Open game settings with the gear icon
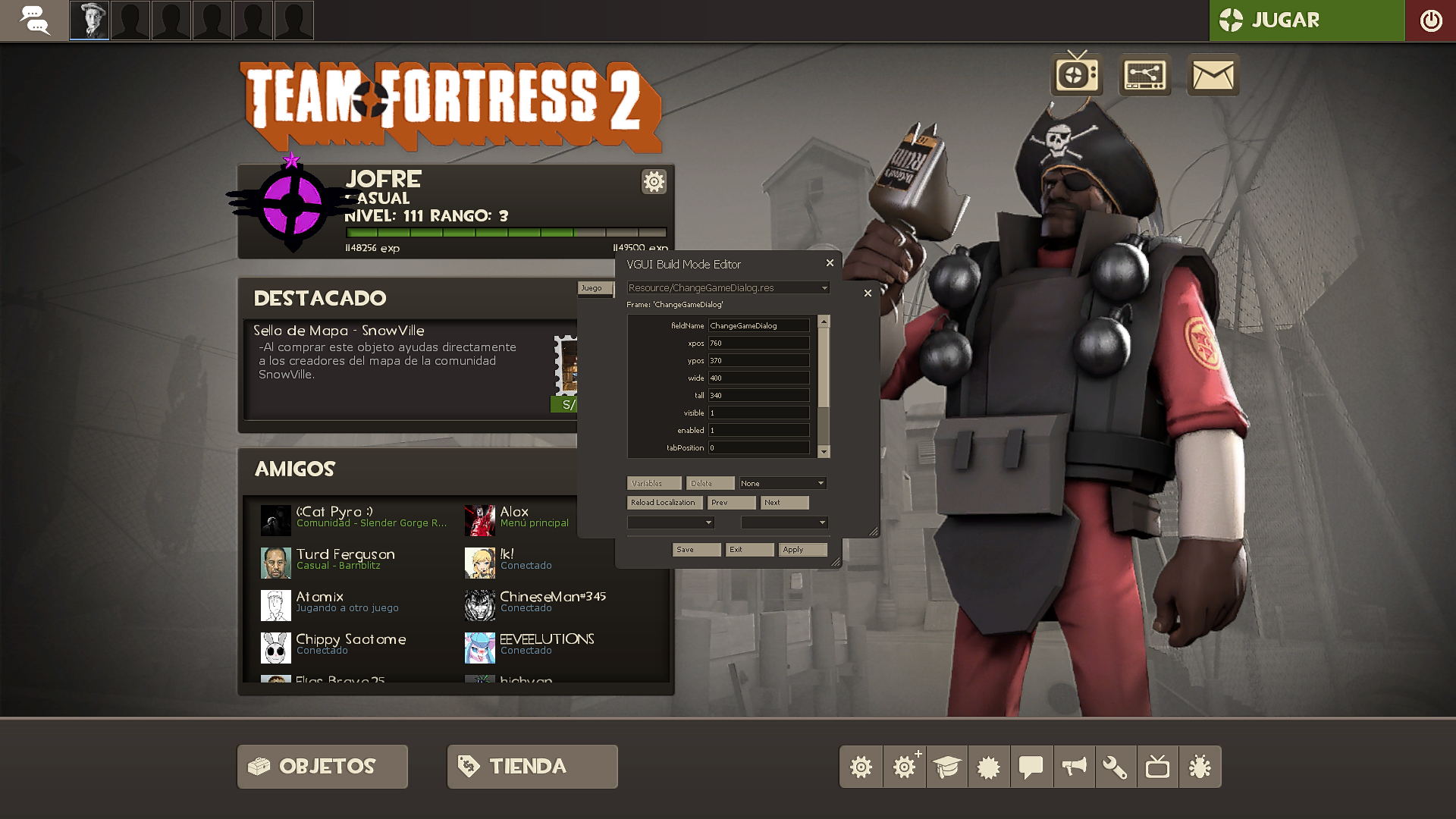 861,767
